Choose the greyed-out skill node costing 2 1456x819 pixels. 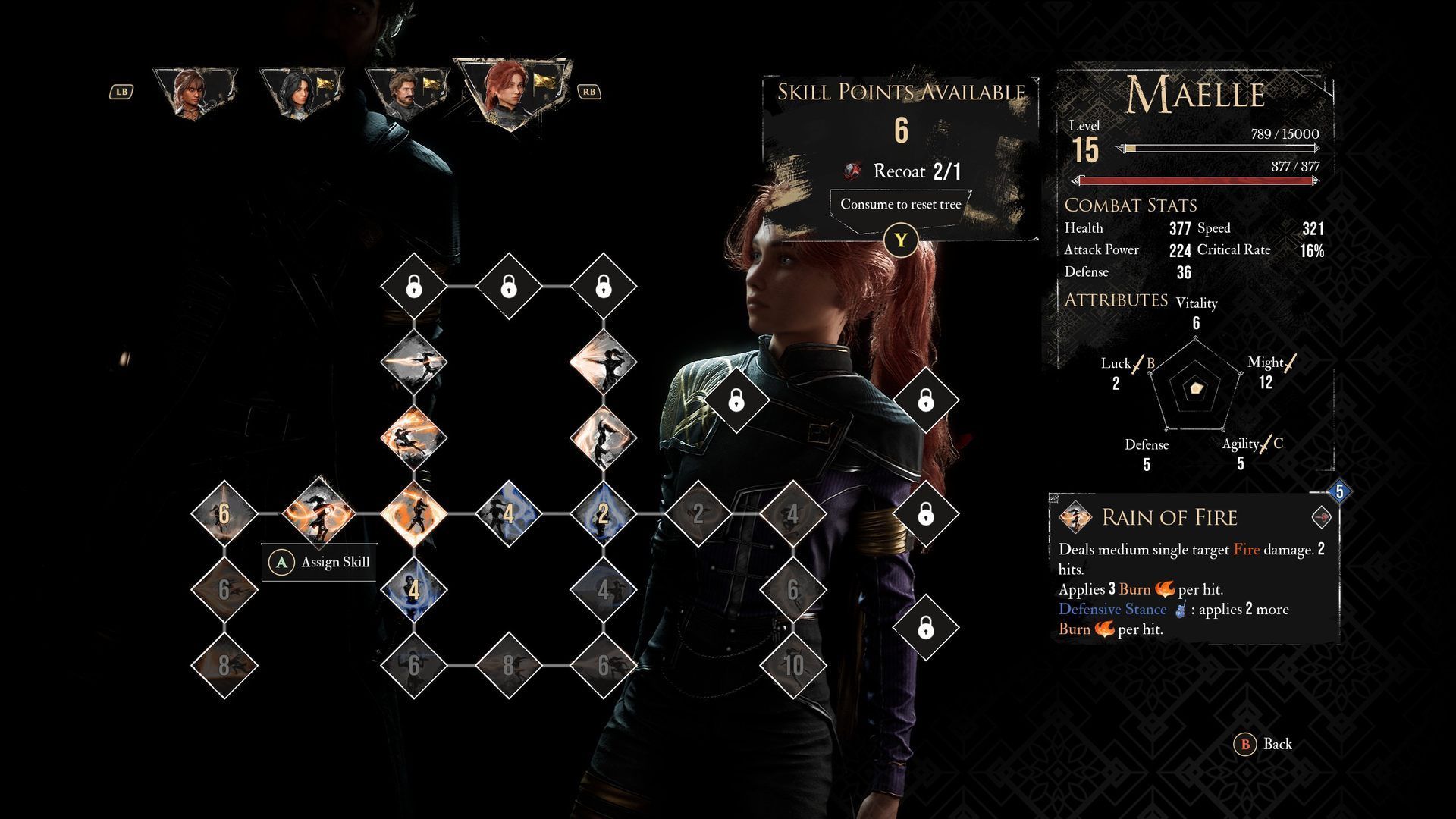pos(698,513)
